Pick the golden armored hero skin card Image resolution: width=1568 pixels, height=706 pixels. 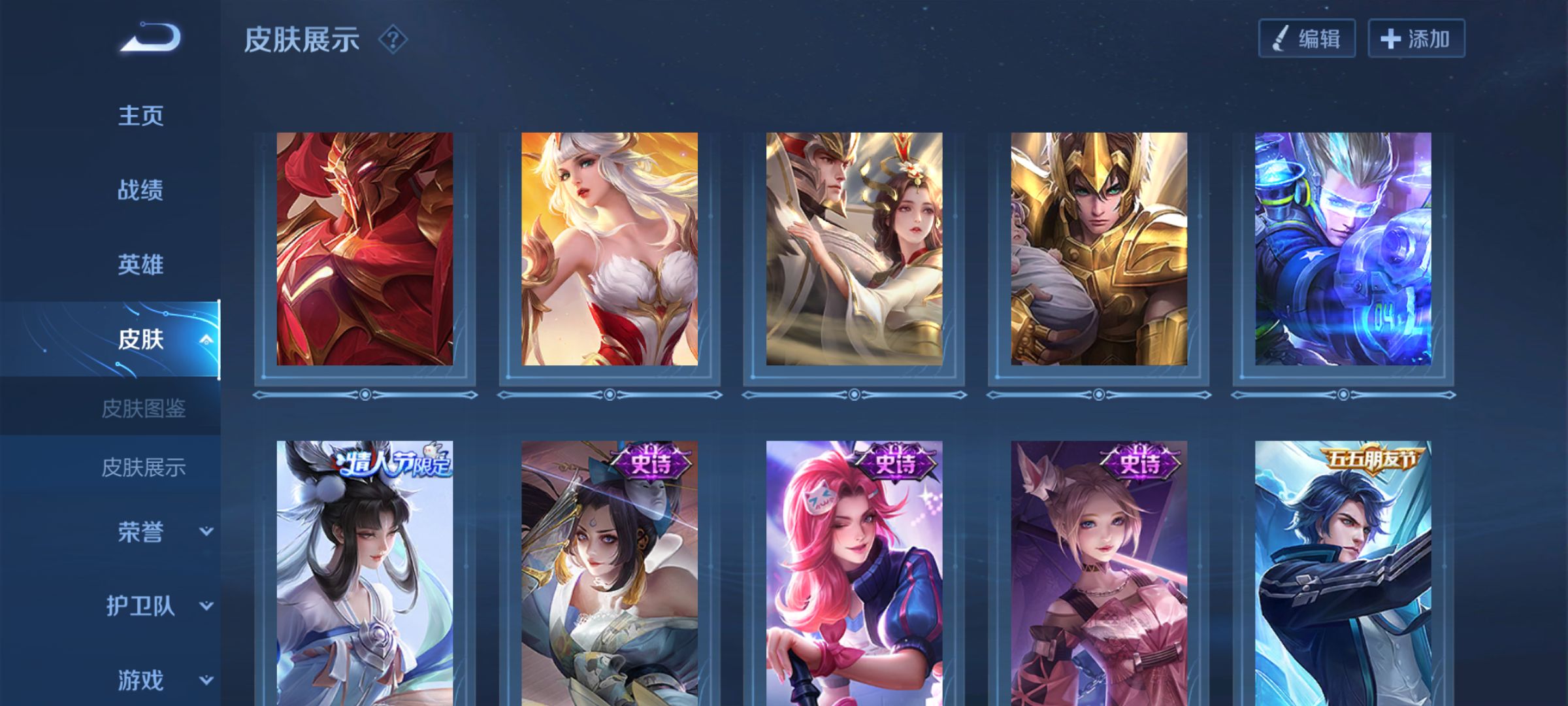pos(1099,249)
